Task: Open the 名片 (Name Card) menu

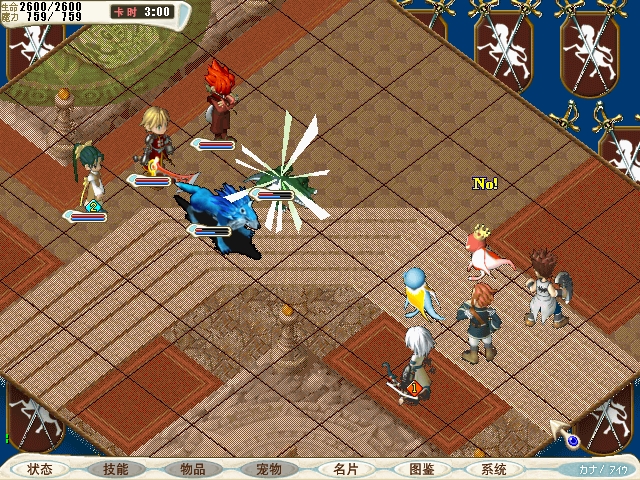Action: 345,469
